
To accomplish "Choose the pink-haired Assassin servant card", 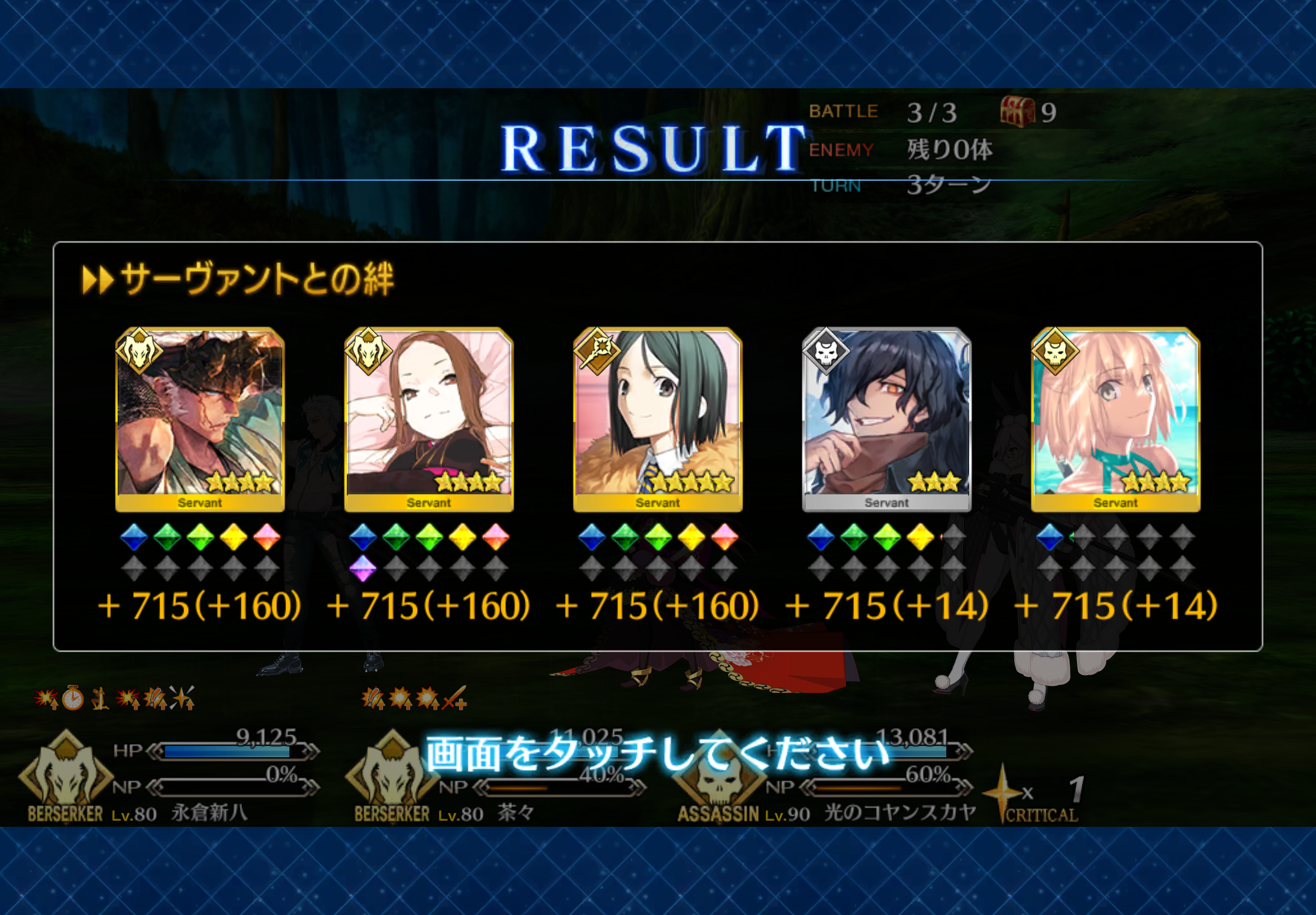I will [1115, 418].
